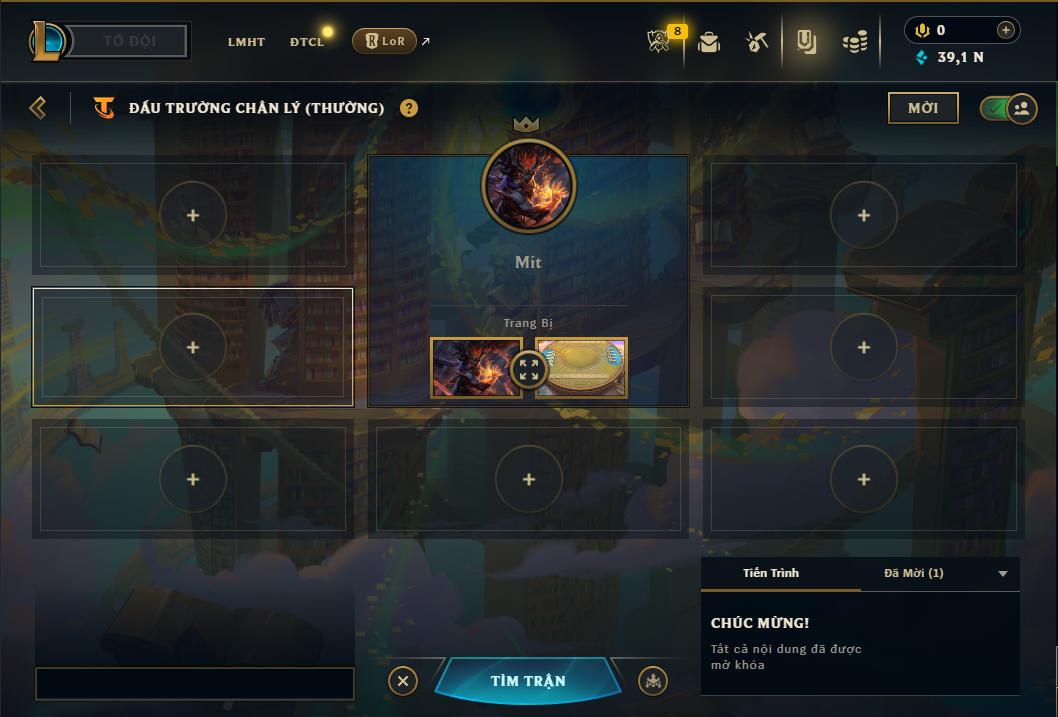Click the Mít player avatar
This screenshot has height=717, width=1058.
pos(528,186)
